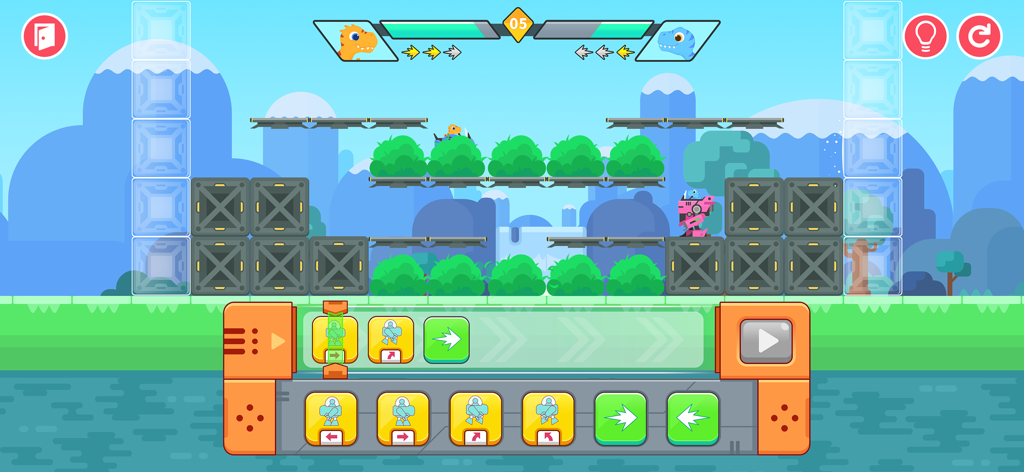This screenshot has width=1024, height=472.
Task: Add the green left-arrow attack command
Action: [x=693, y=418]
